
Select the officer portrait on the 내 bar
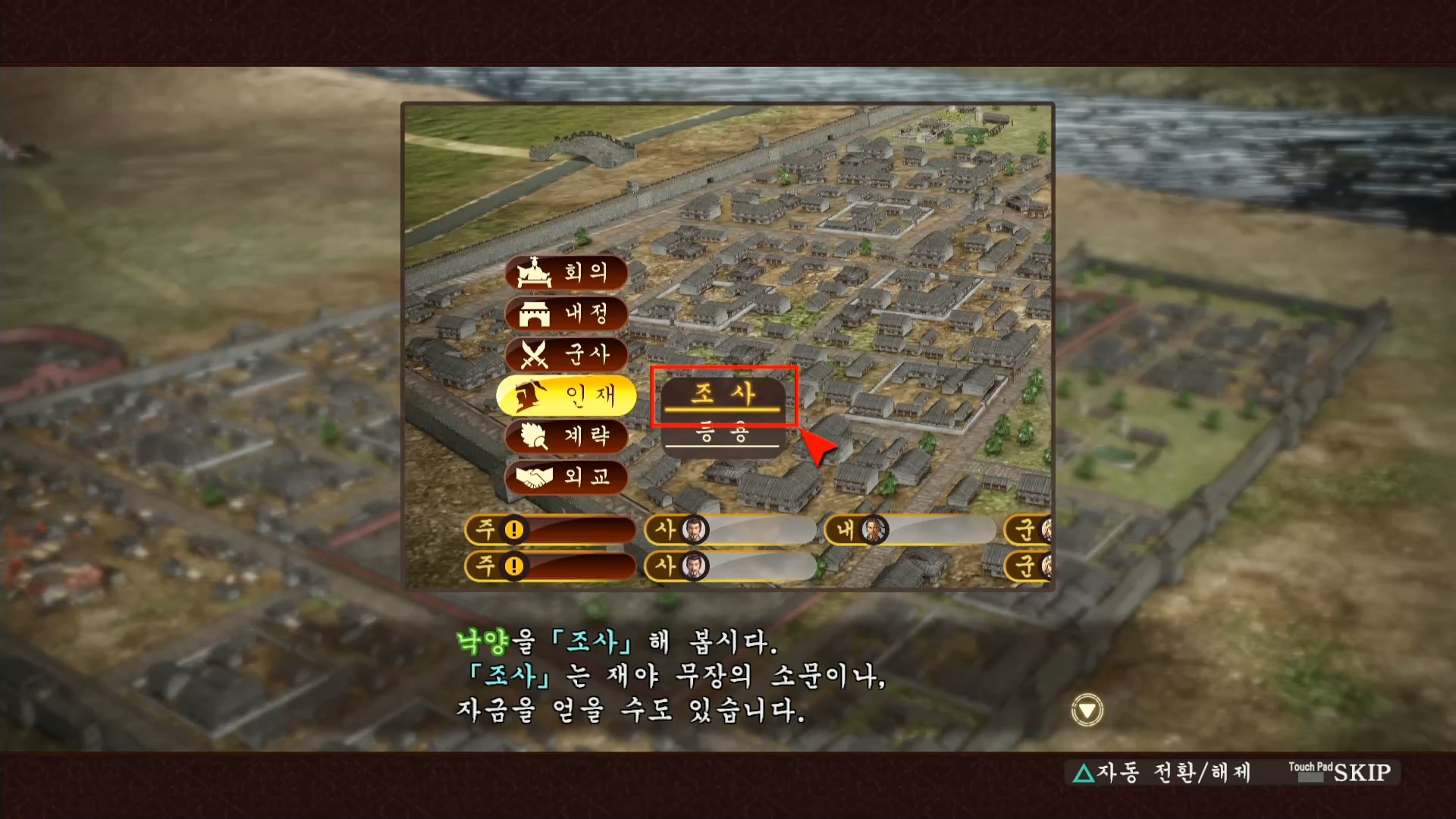[x=874, y=531]
